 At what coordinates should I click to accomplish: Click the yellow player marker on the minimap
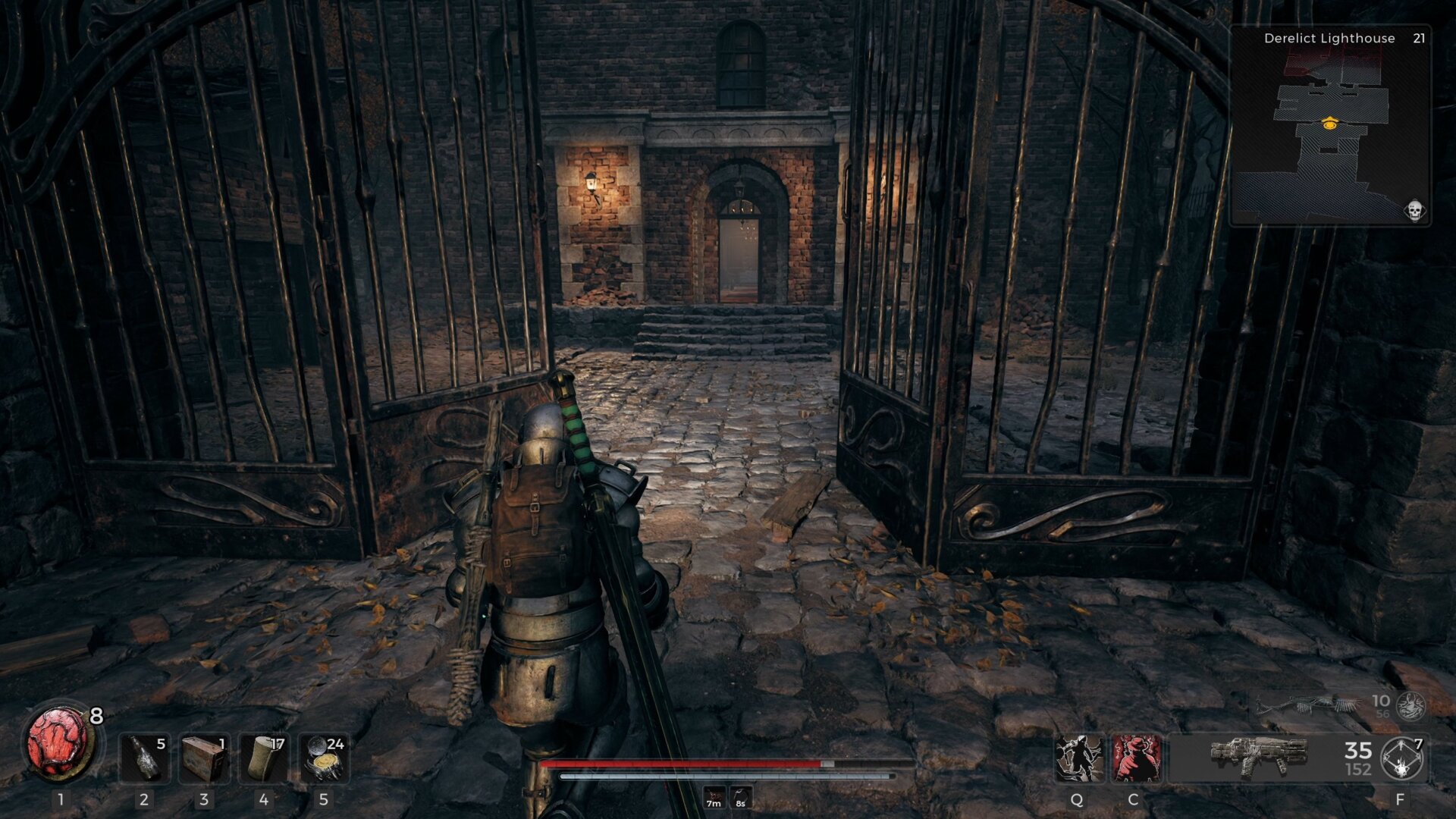point(1332,125)
